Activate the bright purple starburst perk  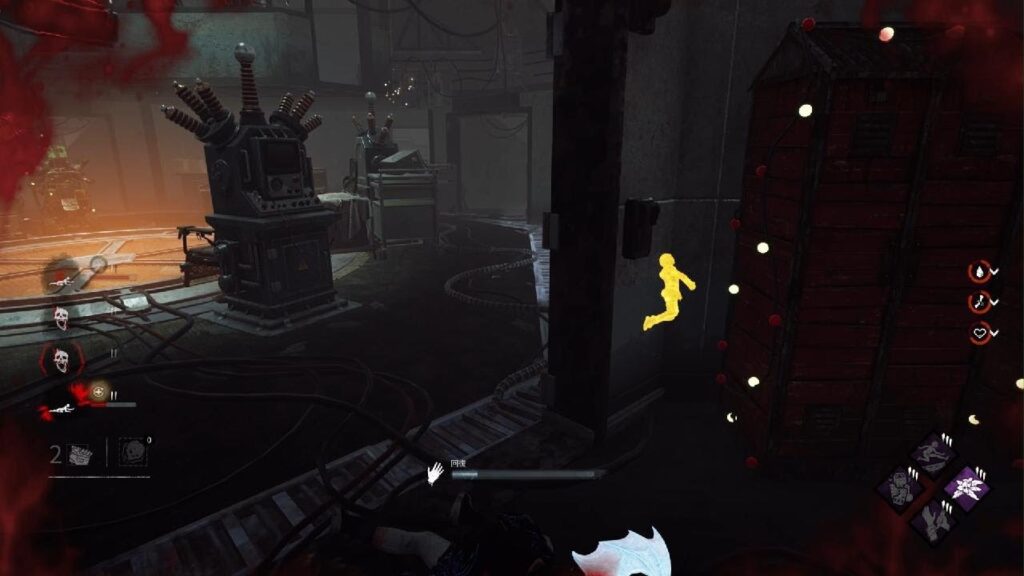[966, 487]
